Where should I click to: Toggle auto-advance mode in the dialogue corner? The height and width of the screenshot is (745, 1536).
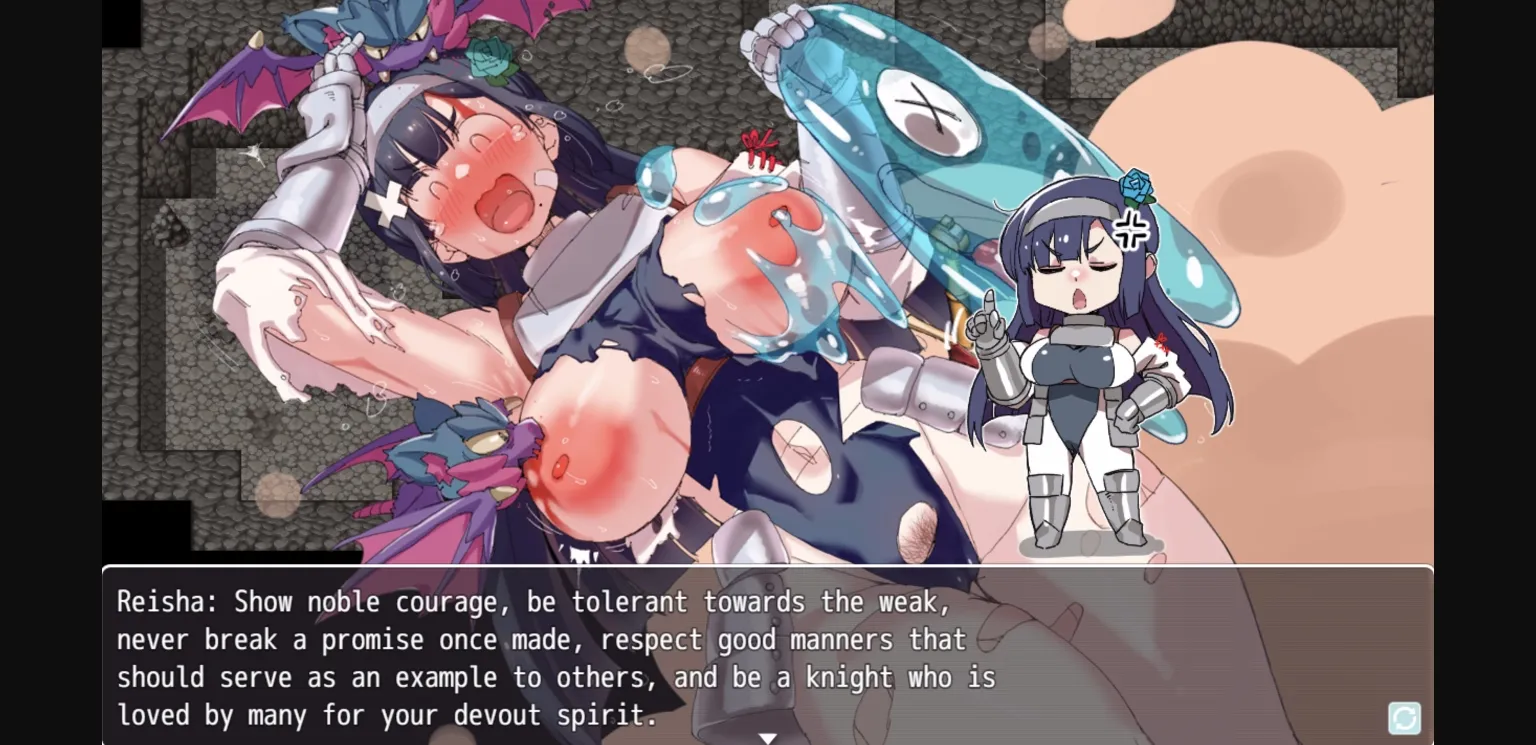1403,718
